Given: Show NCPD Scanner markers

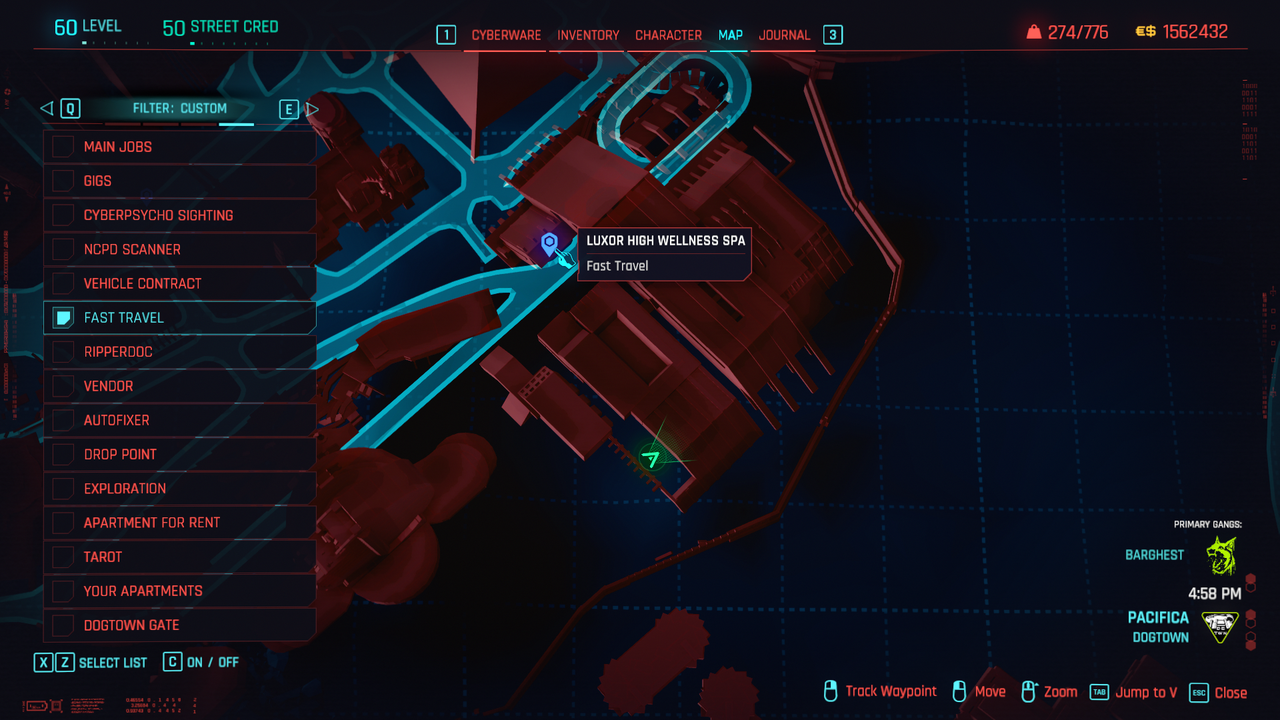Looking at the screenshot, I should 180,249.
